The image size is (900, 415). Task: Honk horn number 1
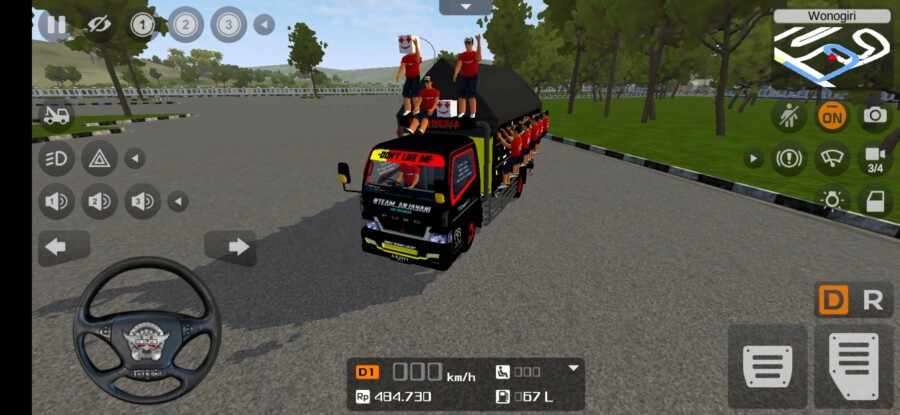(56, 201)
